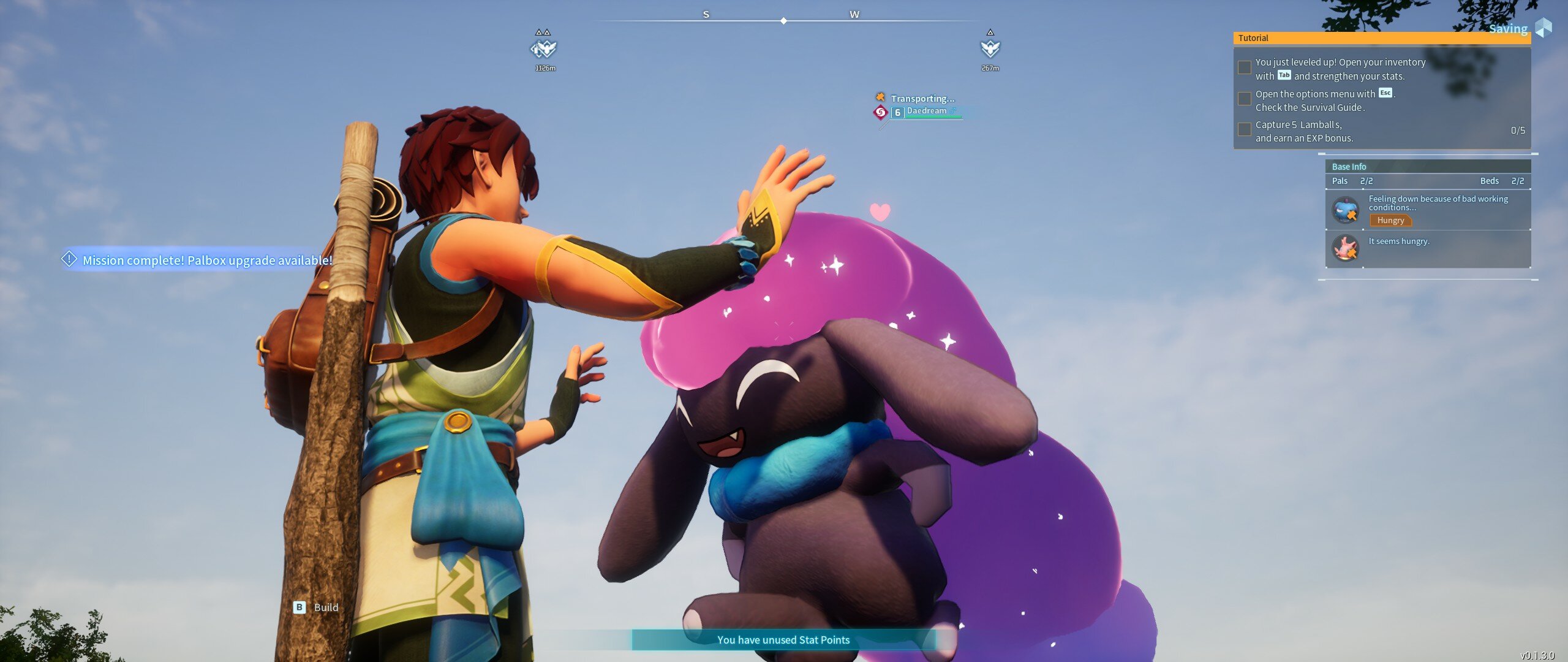Viewport: 1568px width, 662px height.
Task: Click the Saving indicator icon
Action: [x=1543, y=28]
